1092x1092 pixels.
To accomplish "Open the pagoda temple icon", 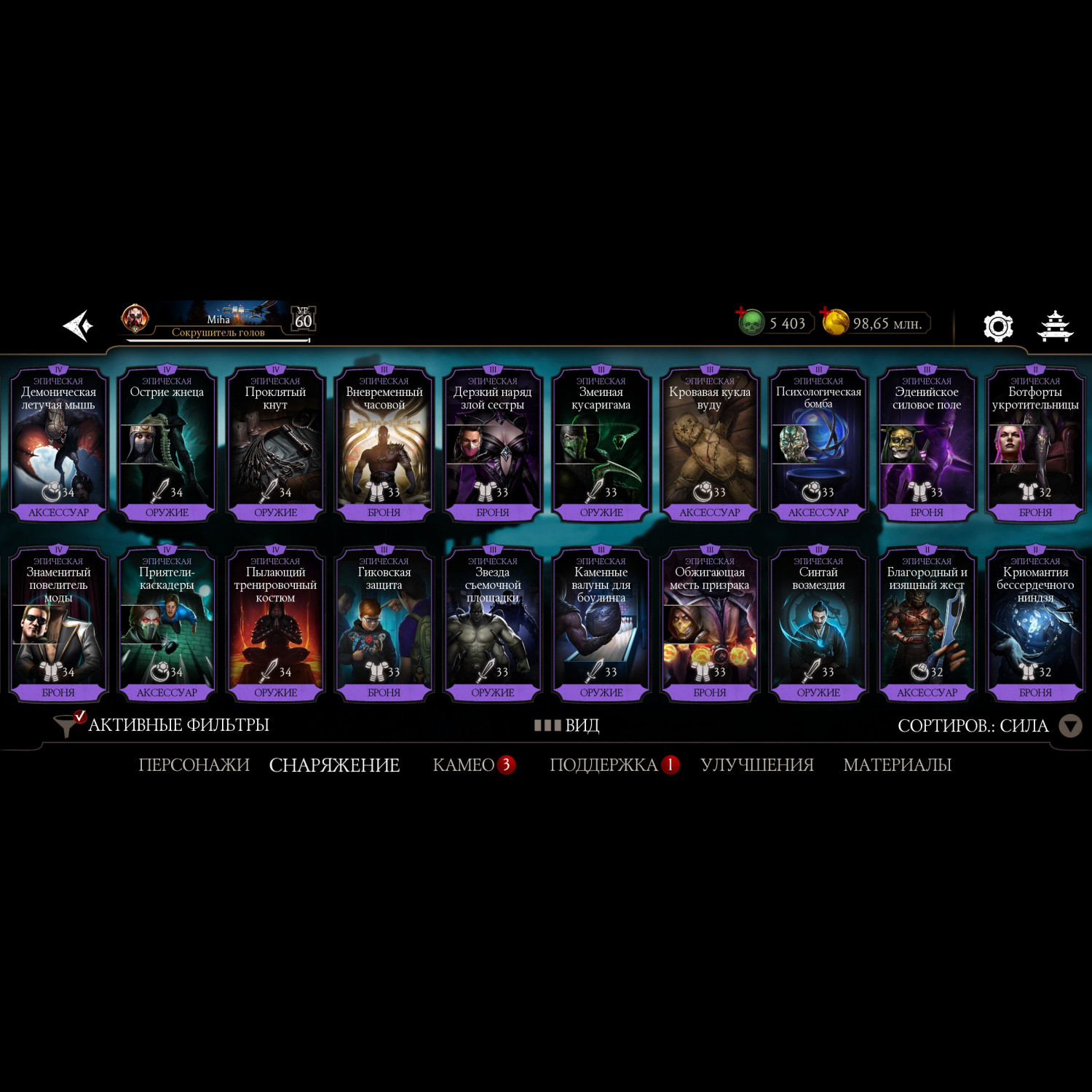I will click(x=1054, y=326).
